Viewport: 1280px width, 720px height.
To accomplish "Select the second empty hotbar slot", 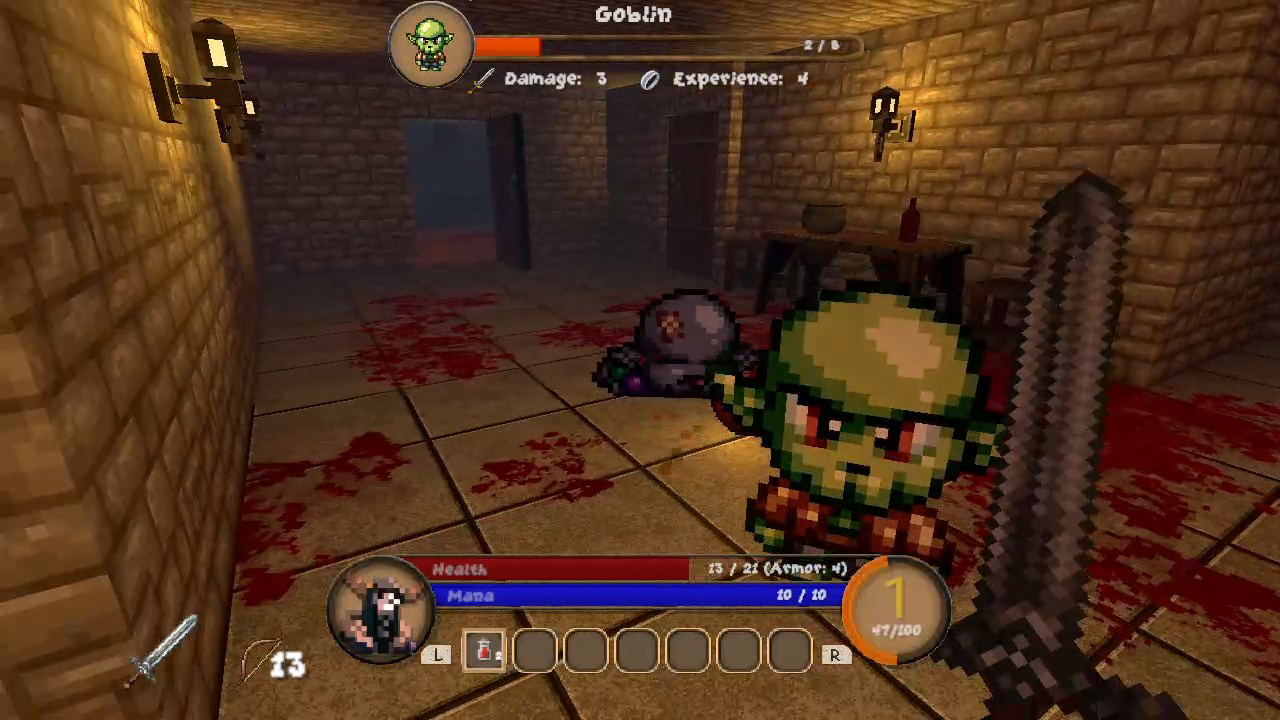I will (x=585, y=652).
